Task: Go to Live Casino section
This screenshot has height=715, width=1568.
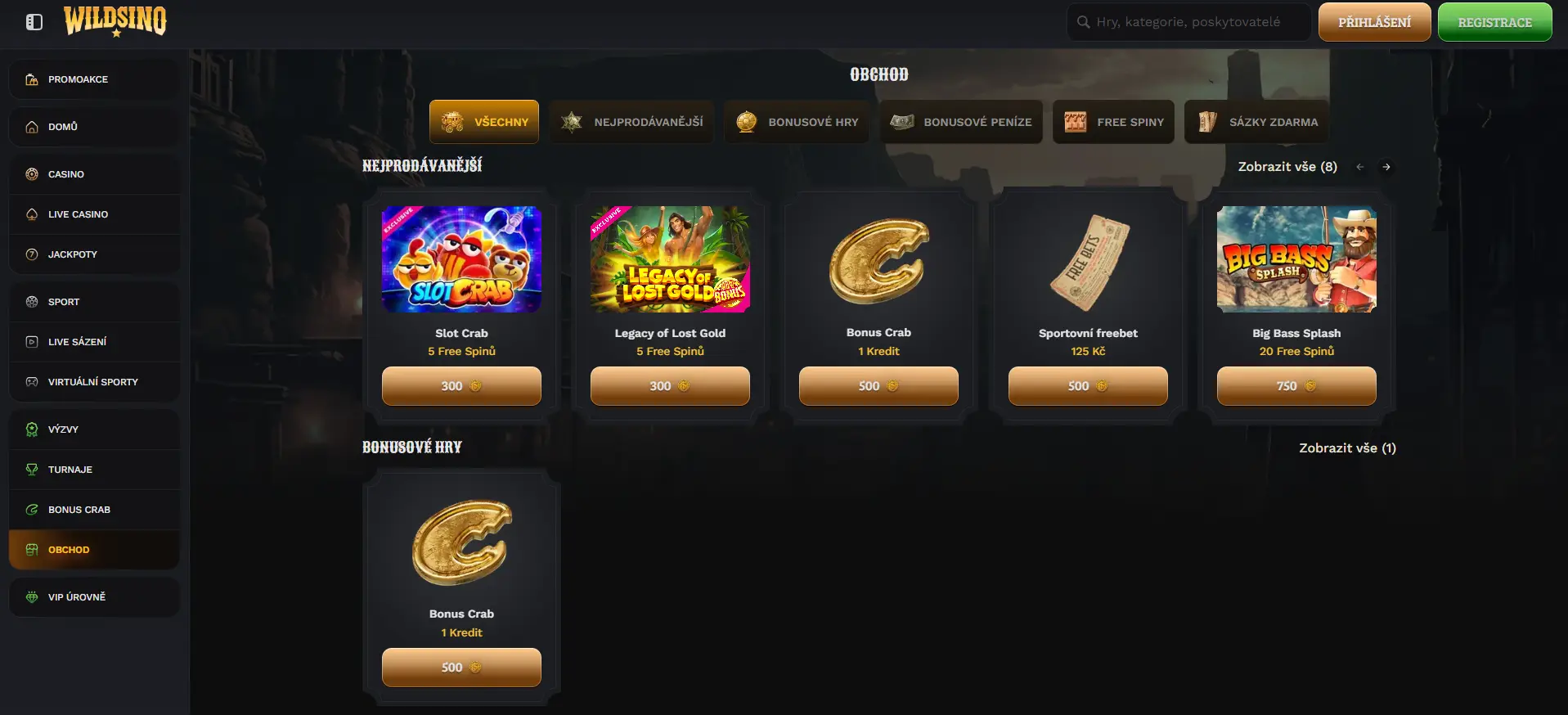Action: click(78, 214)
